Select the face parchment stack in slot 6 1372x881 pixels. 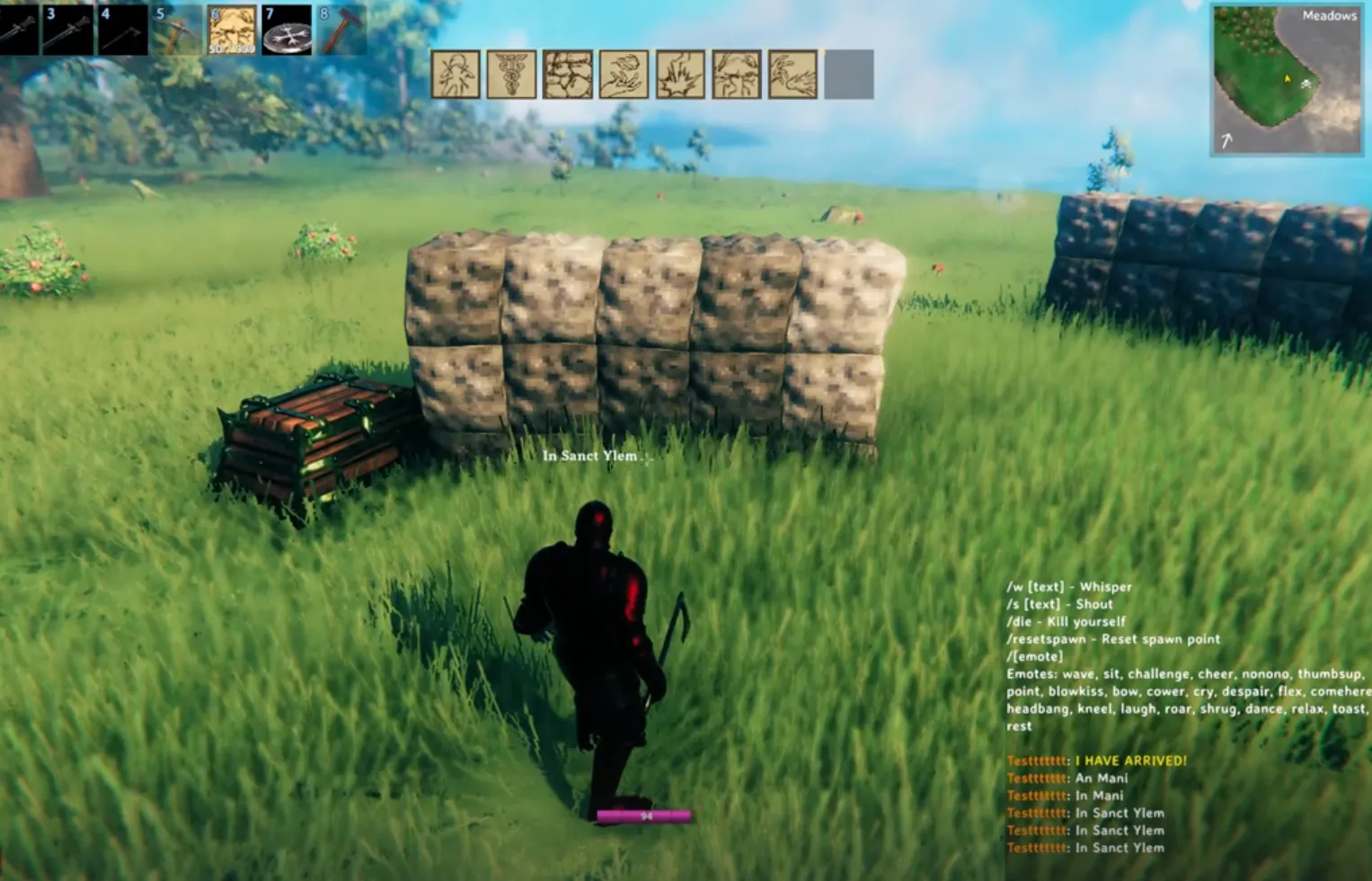pos(232,29)
